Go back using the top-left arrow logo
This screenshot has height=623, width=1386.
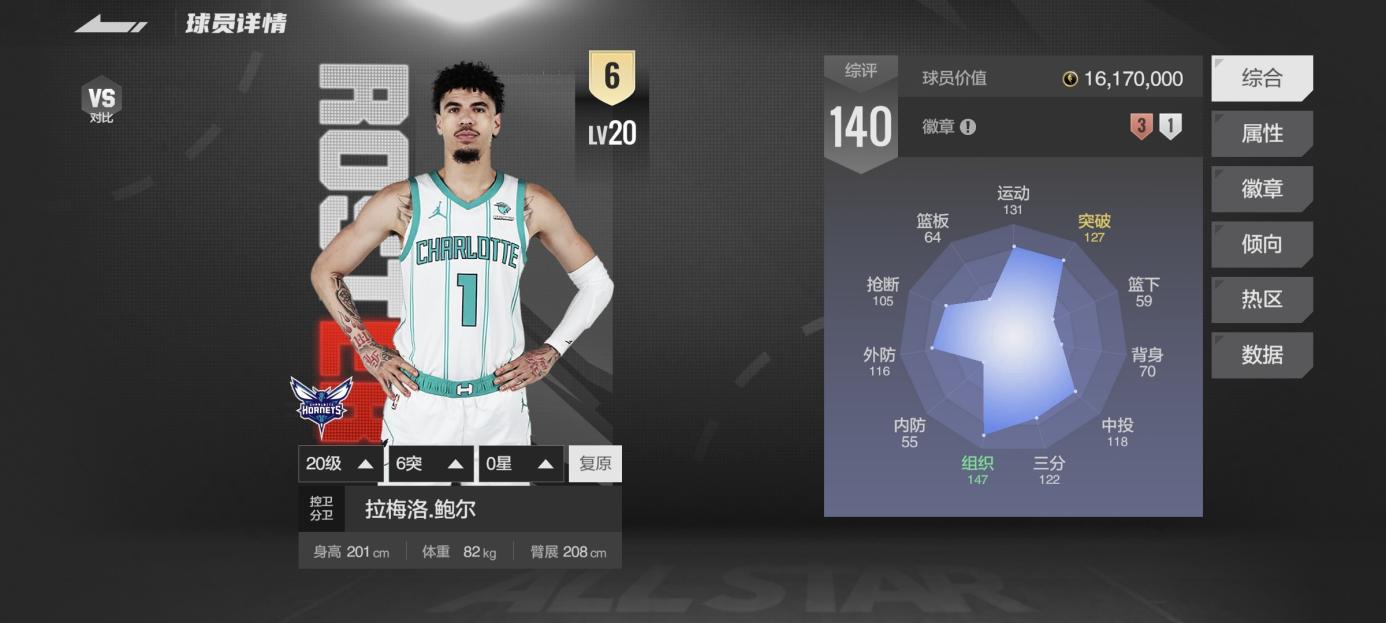(111, 24)
